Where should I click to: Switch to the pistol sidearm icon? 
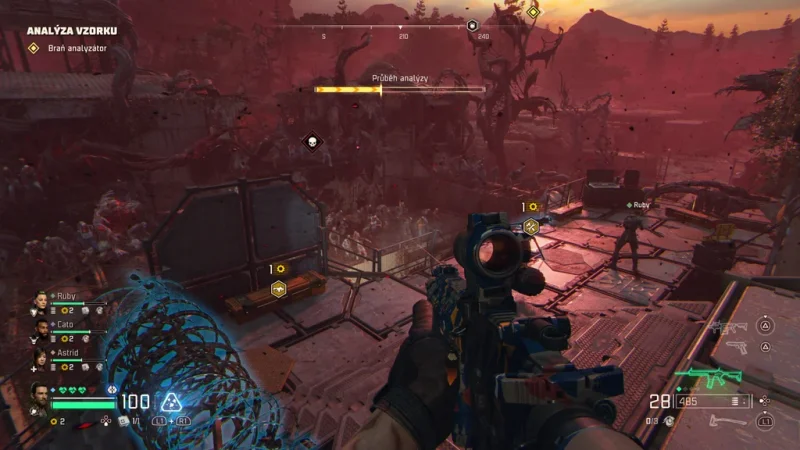pyautogui.click(x=736, y=347)
